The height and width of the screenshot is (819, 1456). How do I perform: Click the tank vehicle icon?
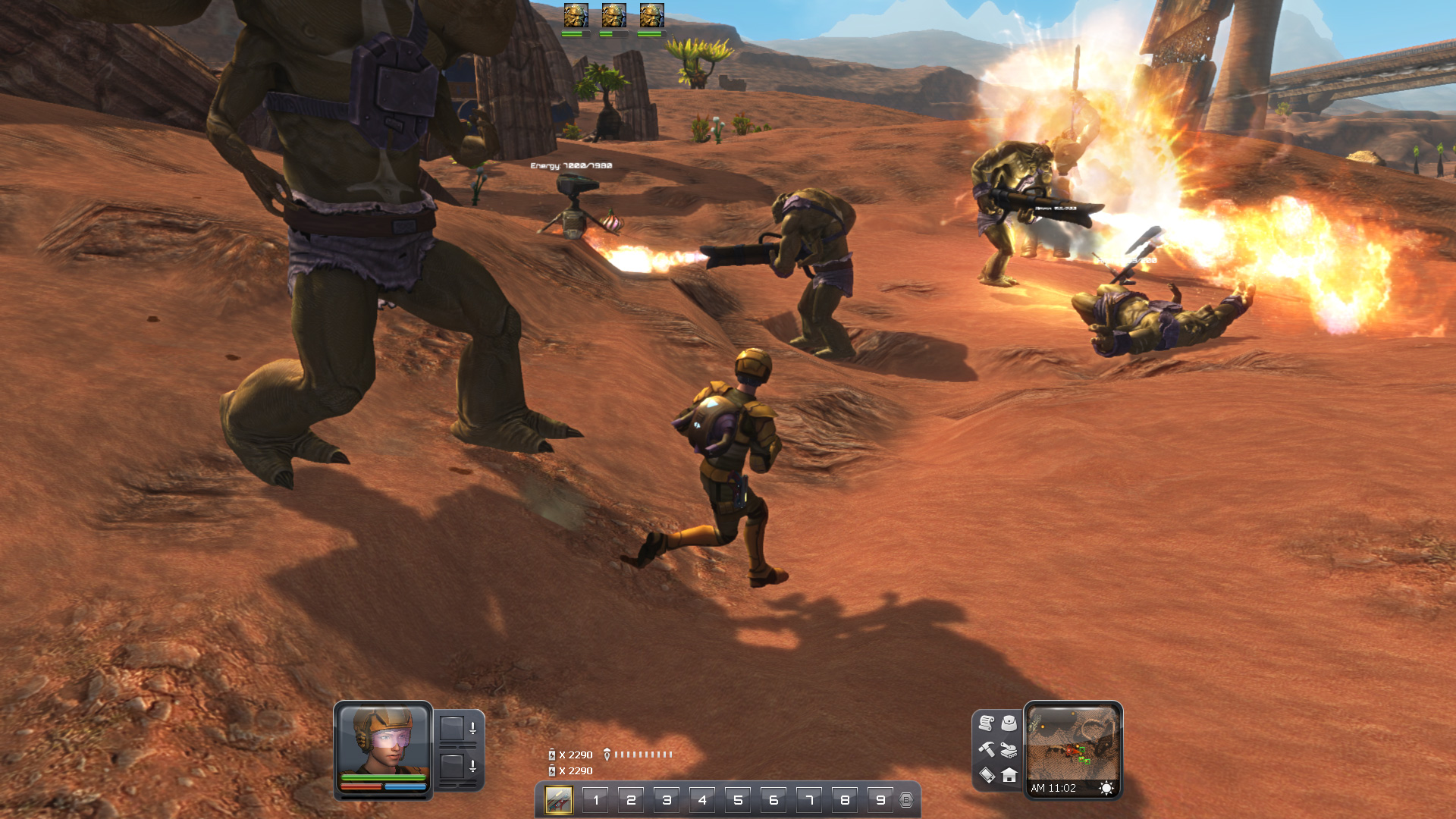[x=1009, y=749]
